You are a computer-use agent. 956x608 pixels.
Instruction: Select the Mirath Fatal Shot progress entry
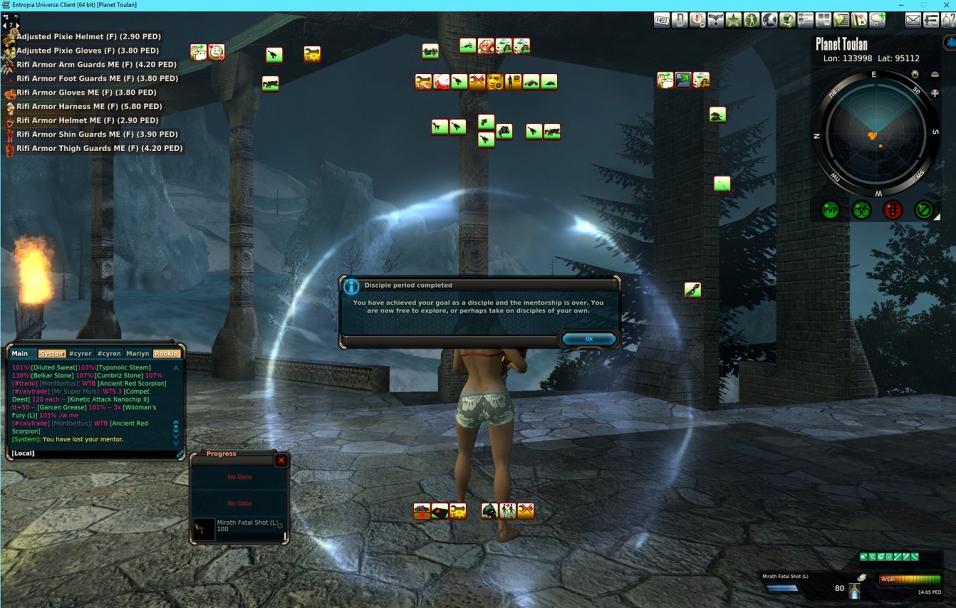click(x=240, y=526)
